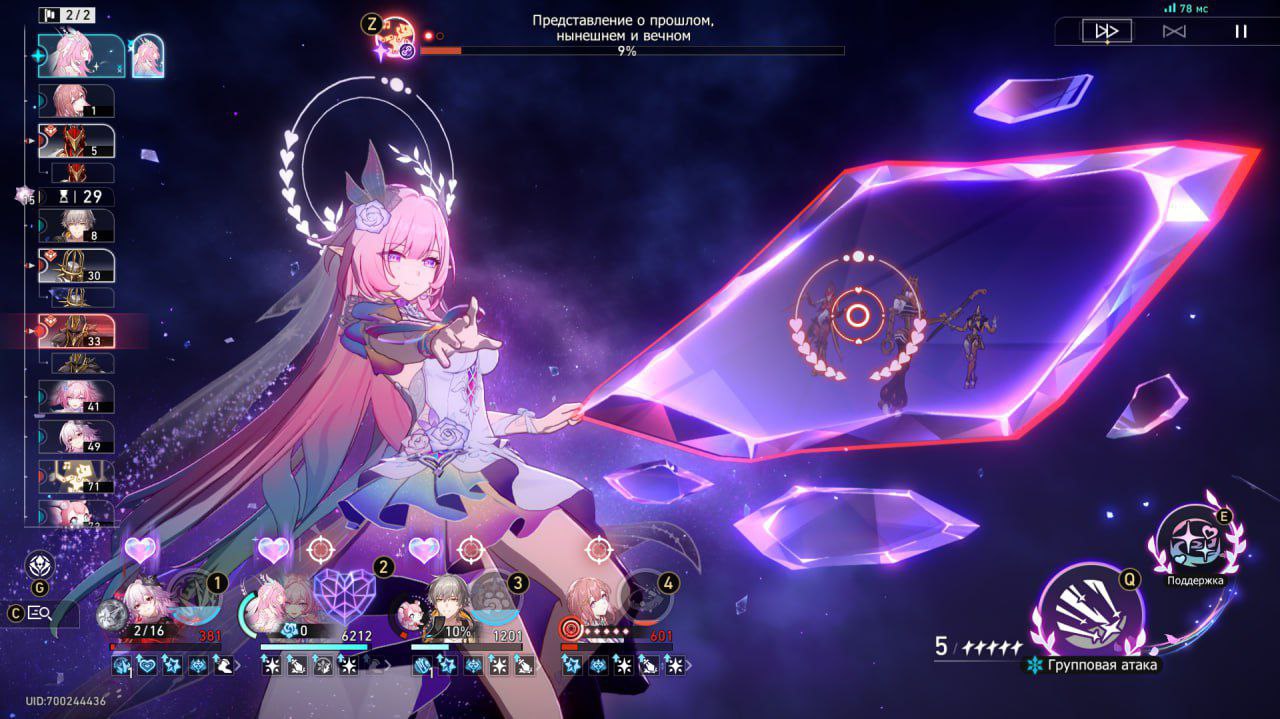
Task: Toggle the double-speed battle button
Action: (1107, 31)
